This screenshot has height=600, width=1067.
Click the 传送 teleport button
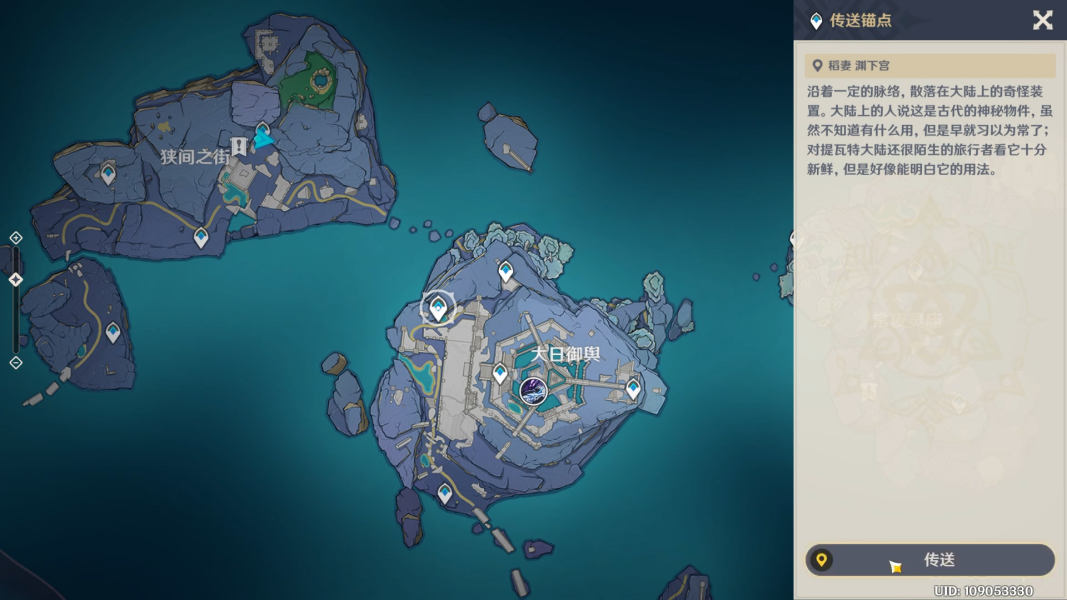pos(930,560)
